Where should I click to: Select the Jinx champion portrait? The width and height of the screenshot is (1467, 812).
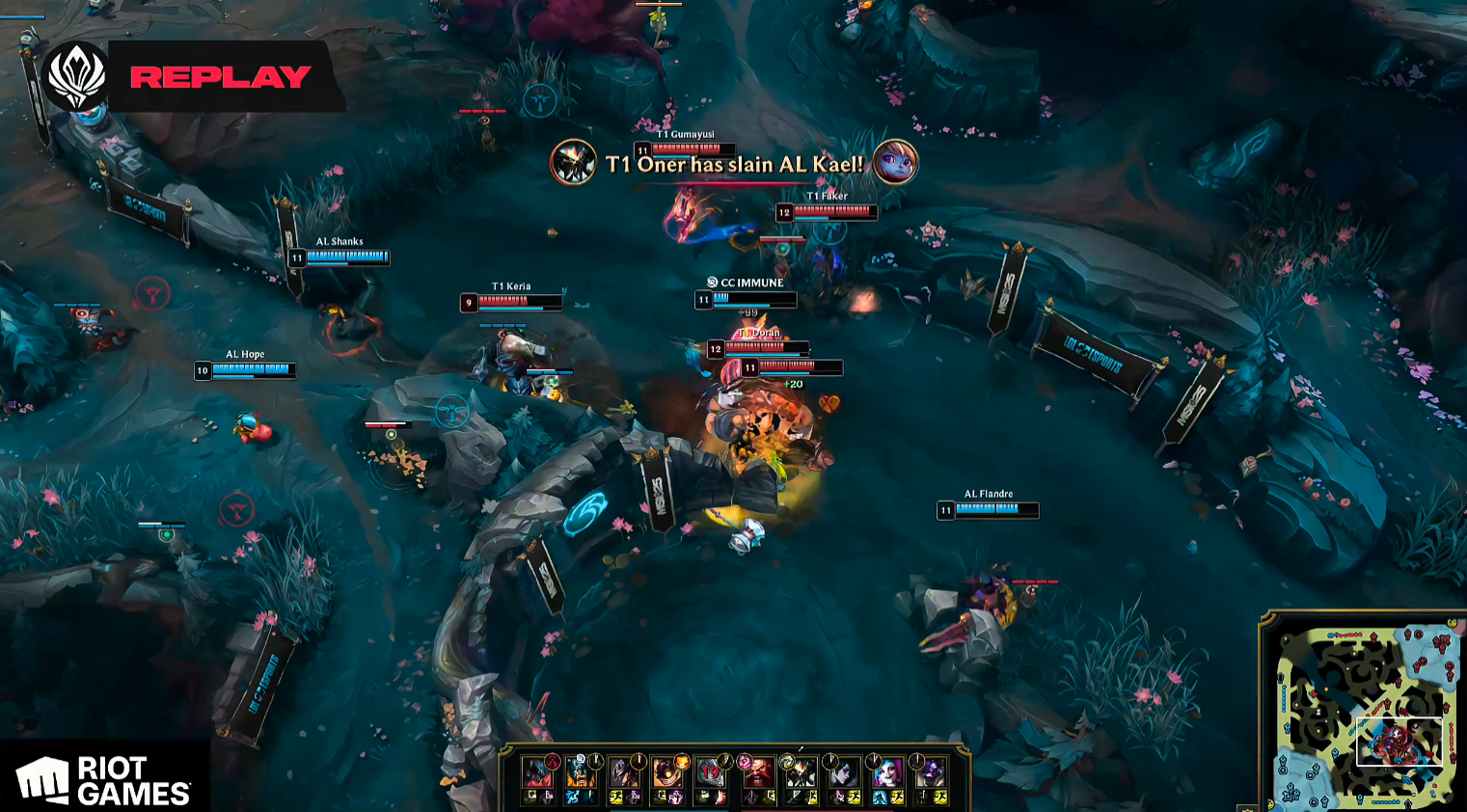tap(886, 773)
